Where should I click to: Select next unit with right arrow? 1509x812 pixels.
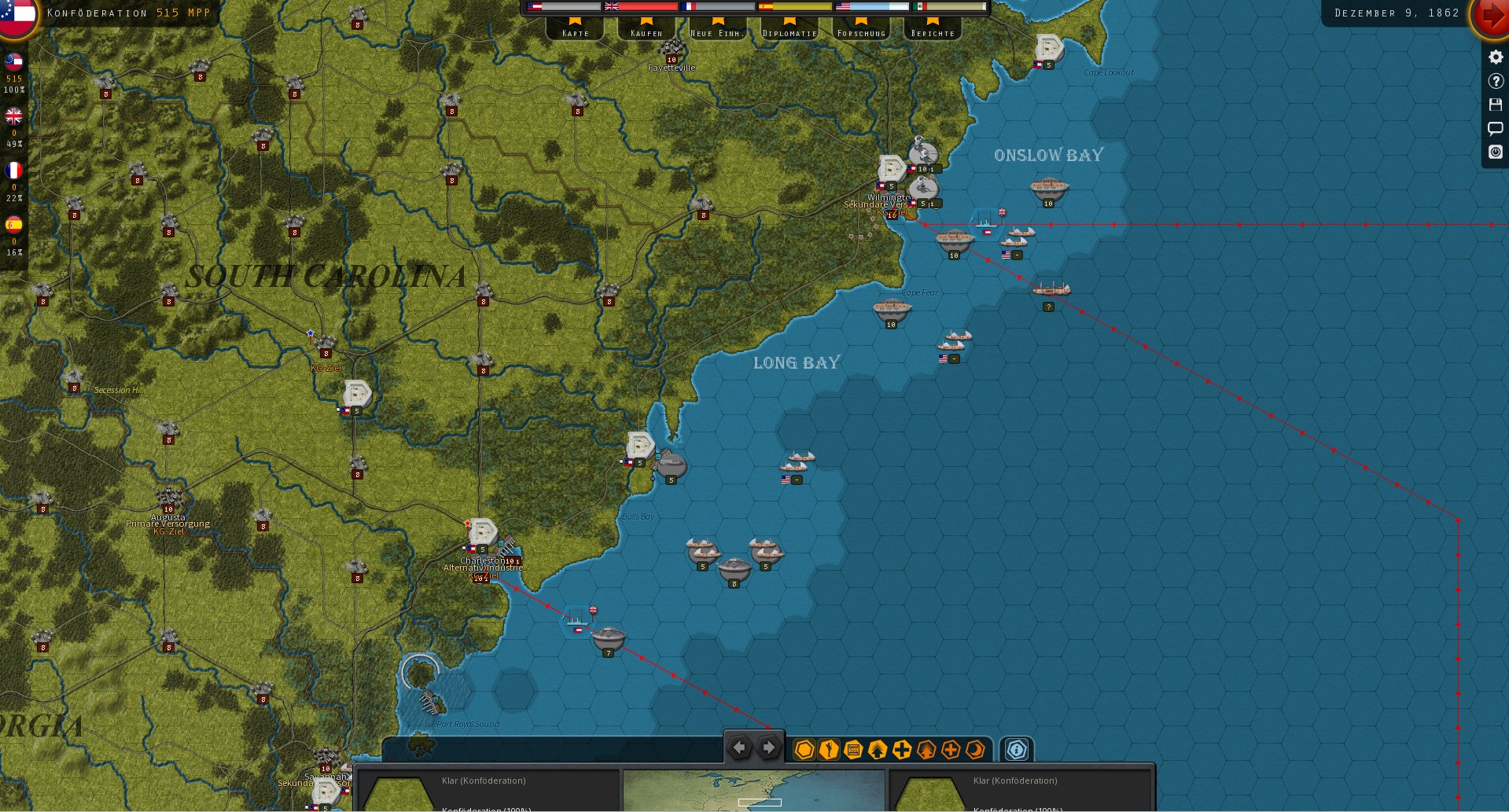[769, 748]
